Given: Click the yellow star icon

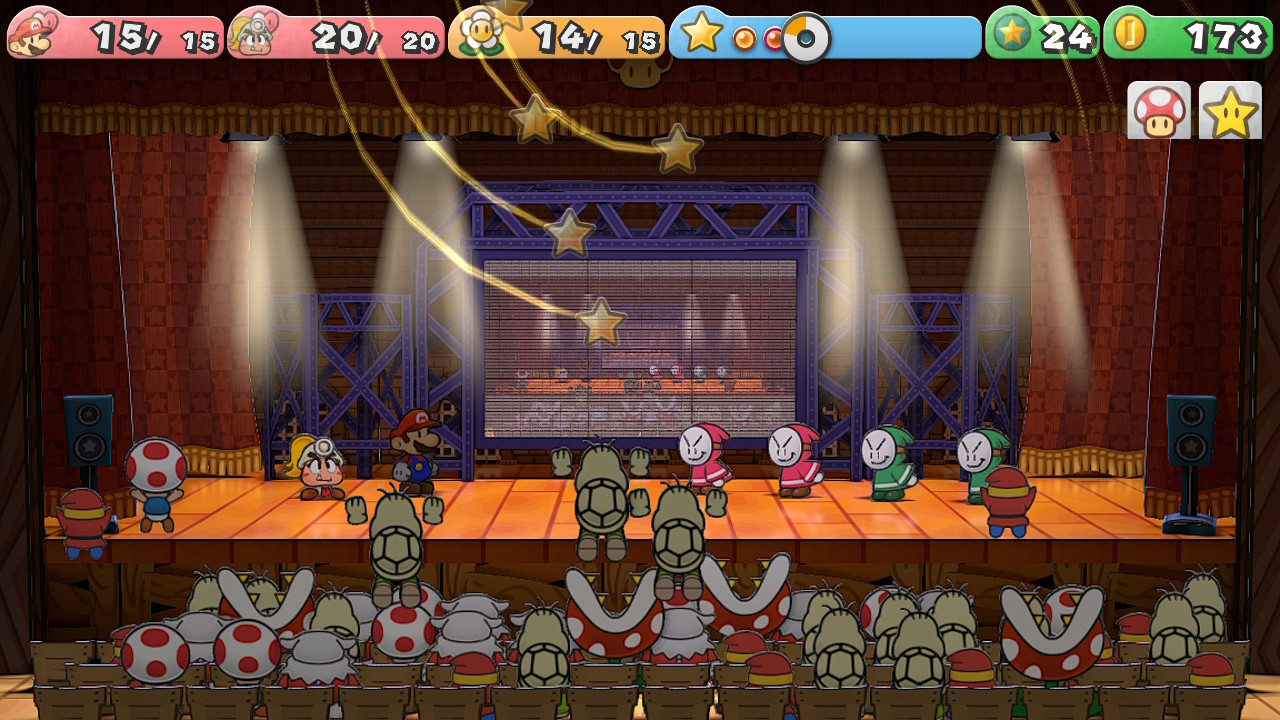Looking at the screenshot, I should pos(1230,111).
